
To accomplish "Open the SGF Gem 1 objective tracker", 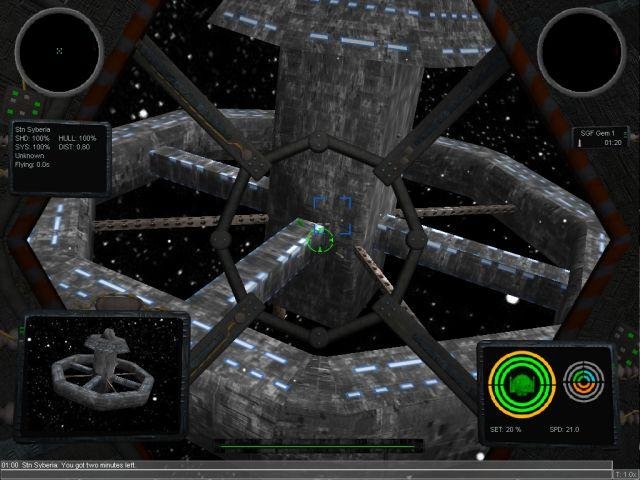I will point(599,138).
